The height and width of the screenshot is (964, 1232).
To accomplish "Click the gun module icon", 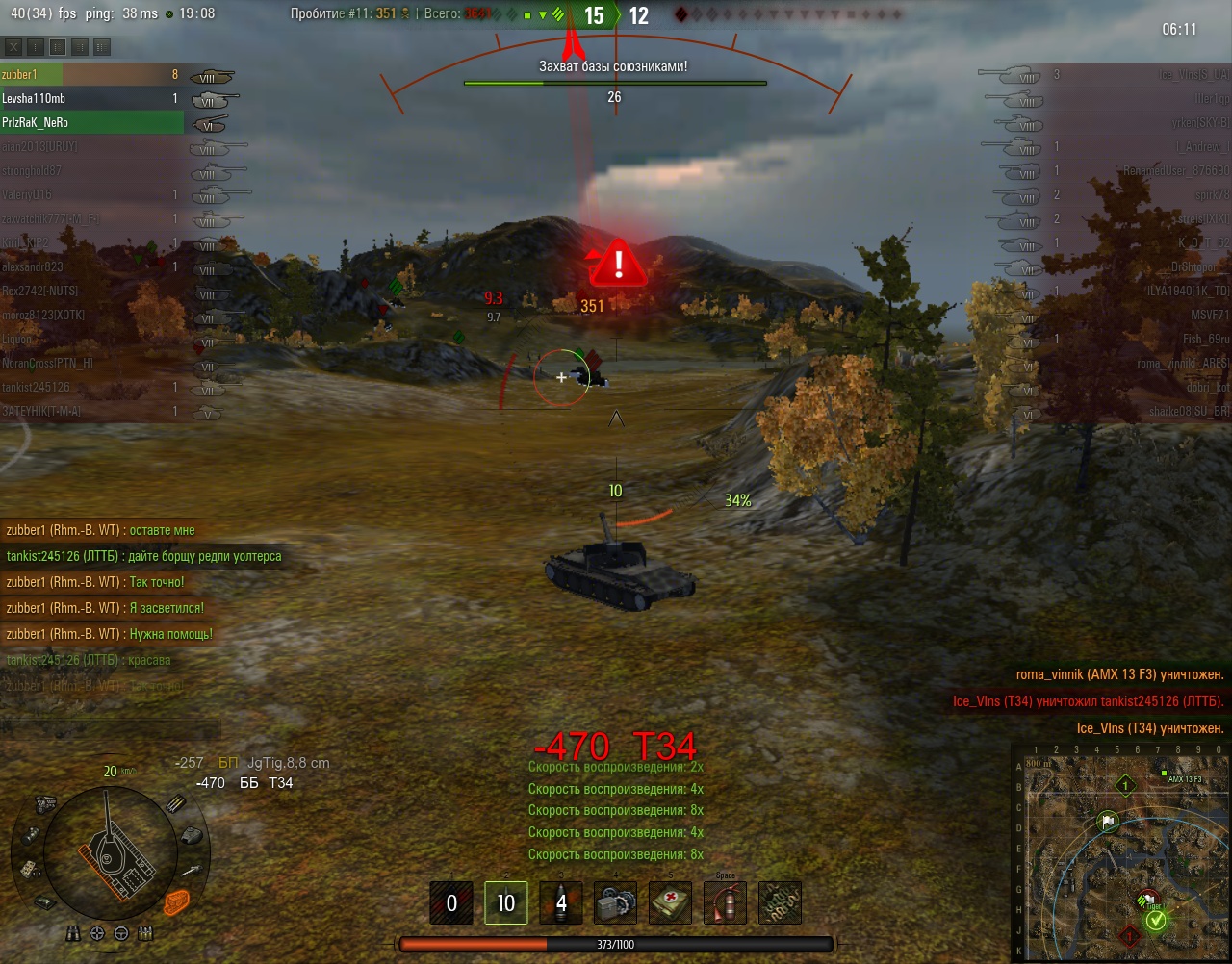I will pos(192,870).
